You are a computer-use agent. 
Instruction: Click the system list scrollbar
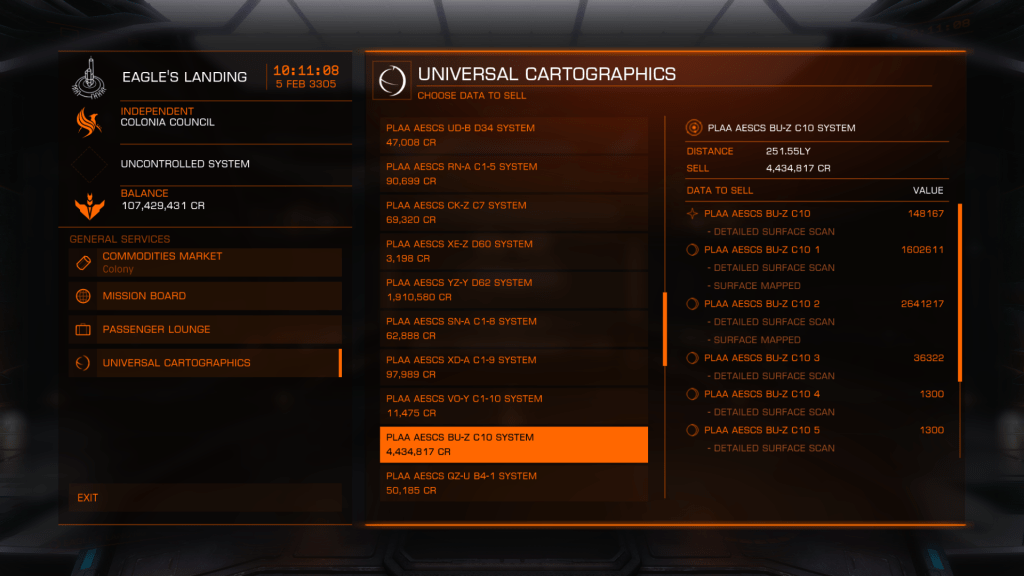[x=665, y=329]
